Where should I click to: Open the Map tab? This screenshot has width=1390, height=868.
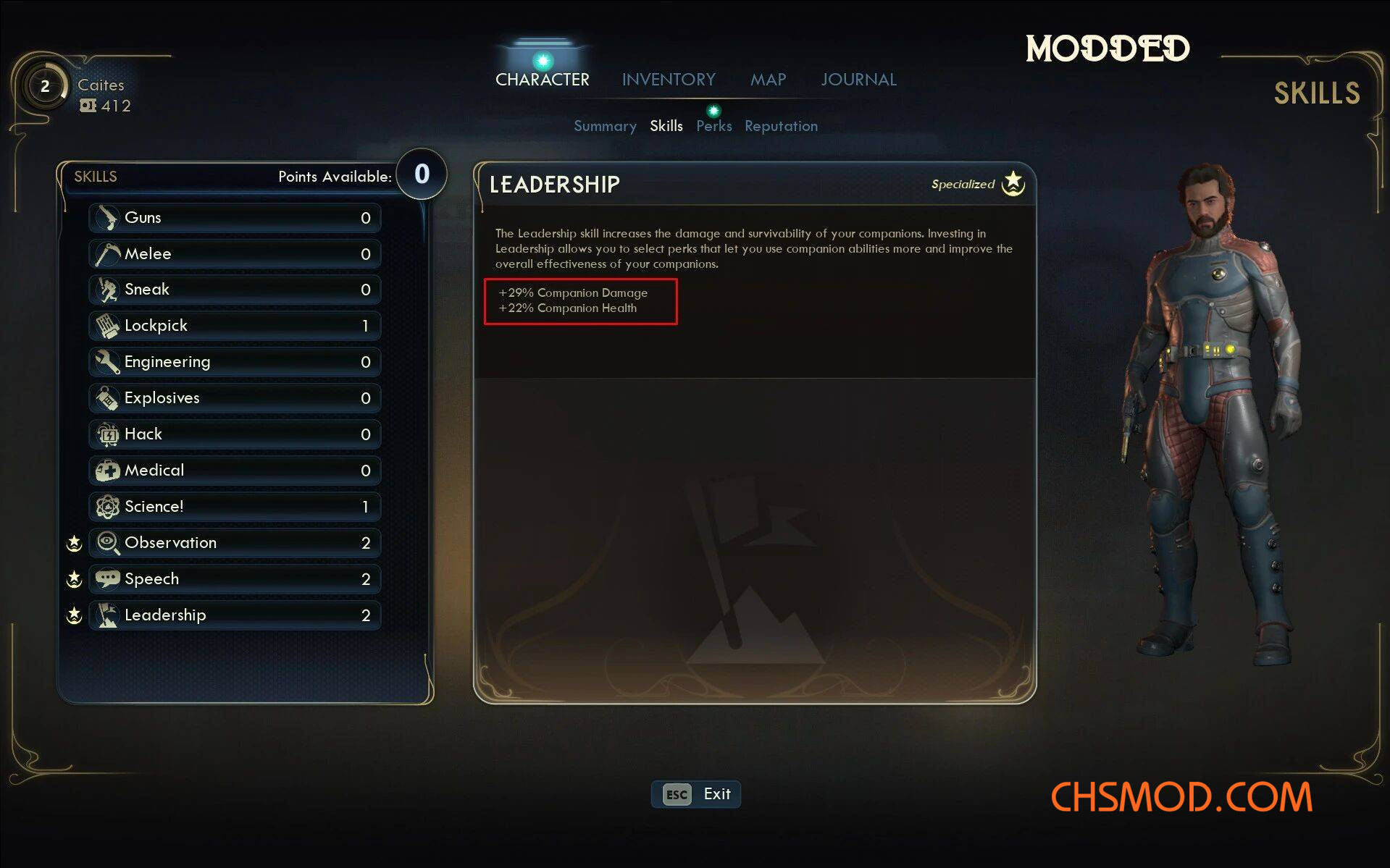click(x=768, y=80)
